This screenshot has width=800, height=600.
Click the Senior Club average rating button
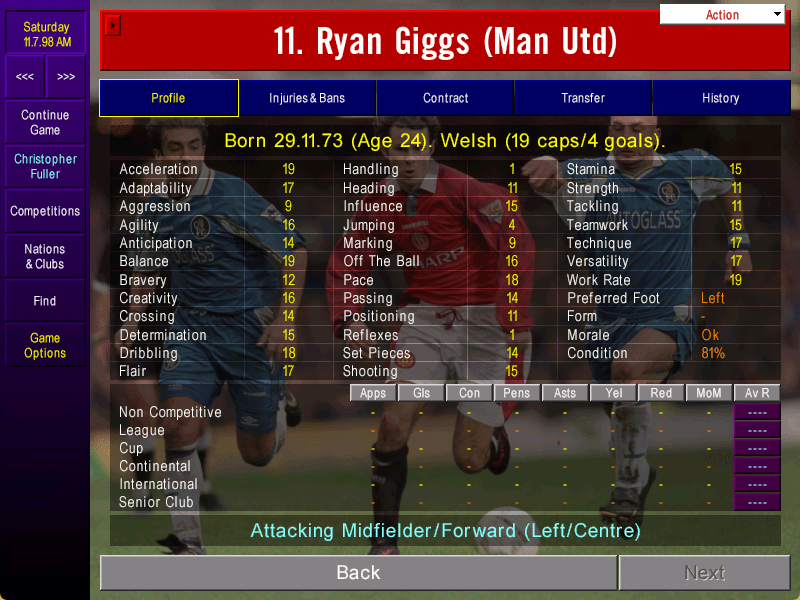(x=757, y=502)
